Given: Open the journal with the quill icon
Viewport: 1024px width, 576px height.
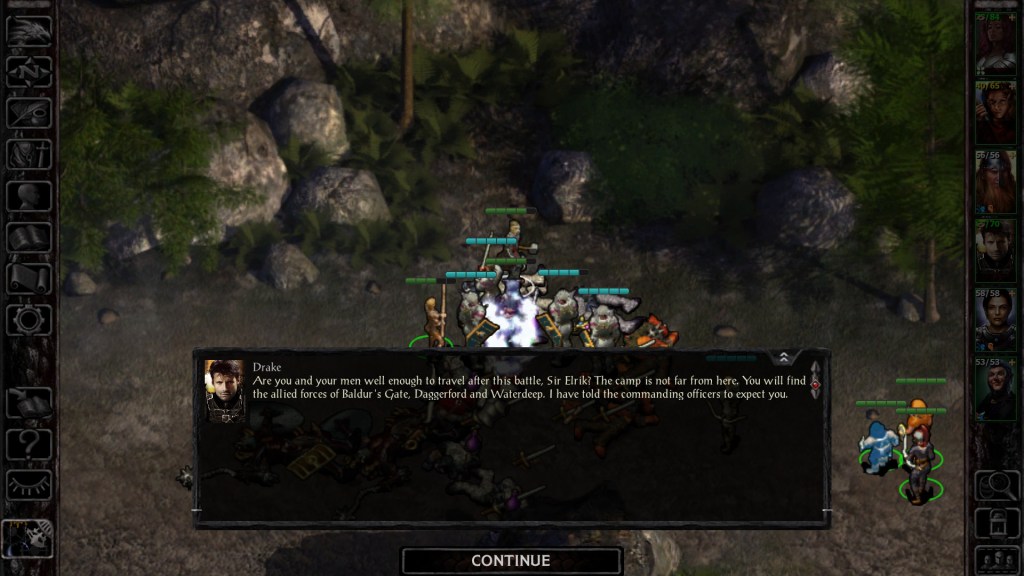Looking at the screenshot, I should click(x=29, y=113).
